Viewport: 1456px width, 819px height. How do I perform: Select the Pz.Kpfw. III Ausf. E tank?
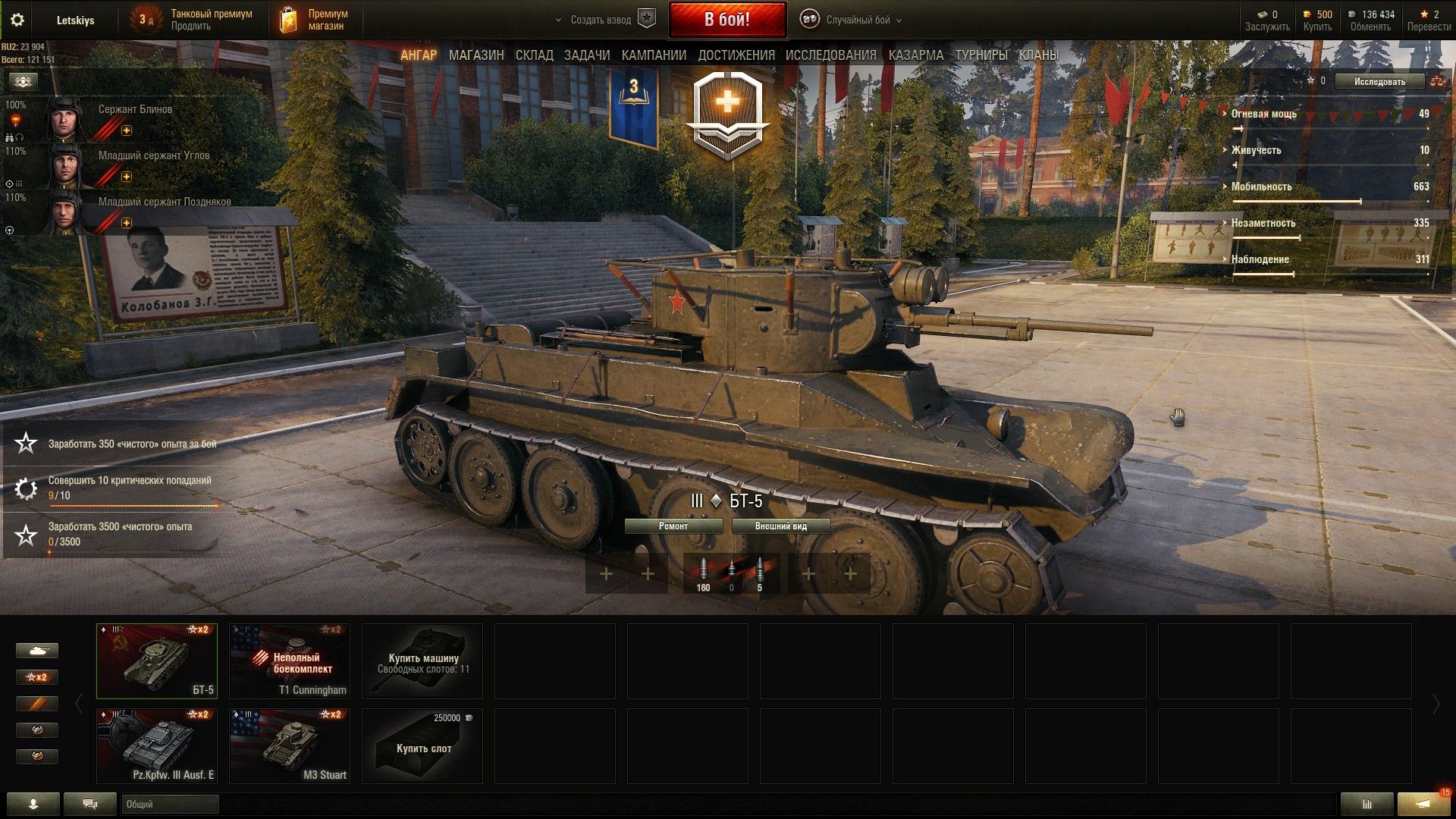pos(157,745)
